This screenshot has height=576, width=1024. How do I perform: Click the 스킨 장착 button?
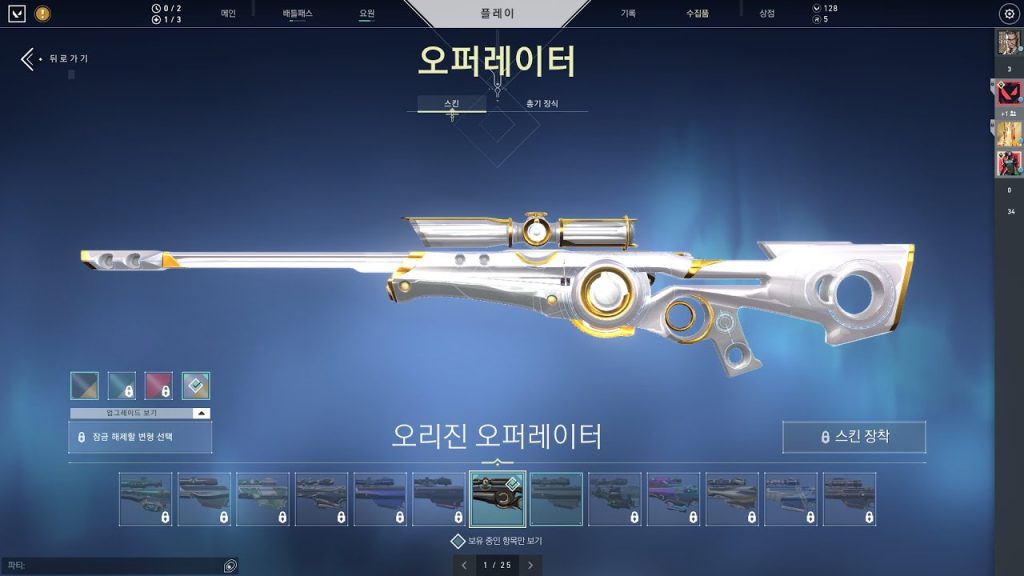coord(854,437)
